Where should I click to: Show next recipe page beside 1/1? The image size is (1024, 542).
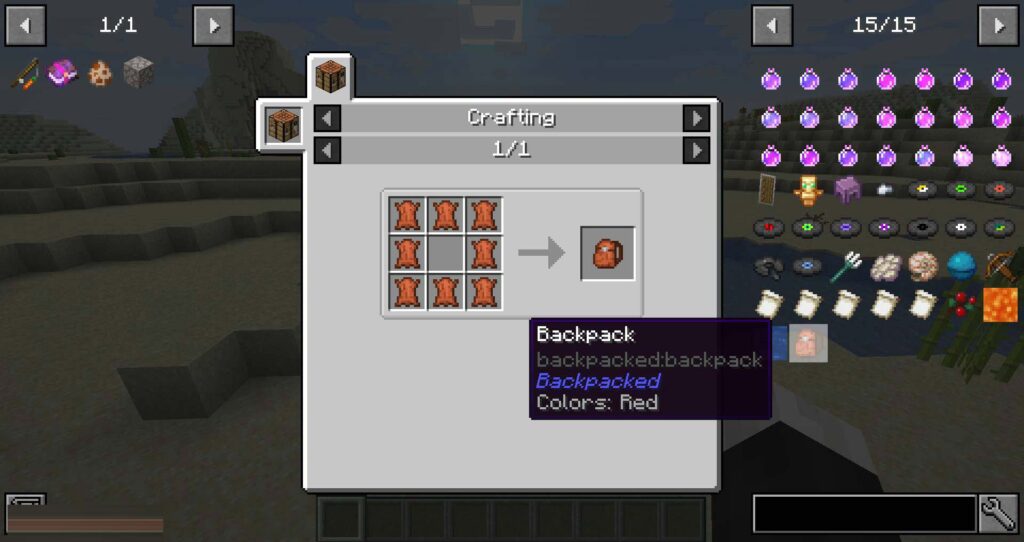coord(696,150)
